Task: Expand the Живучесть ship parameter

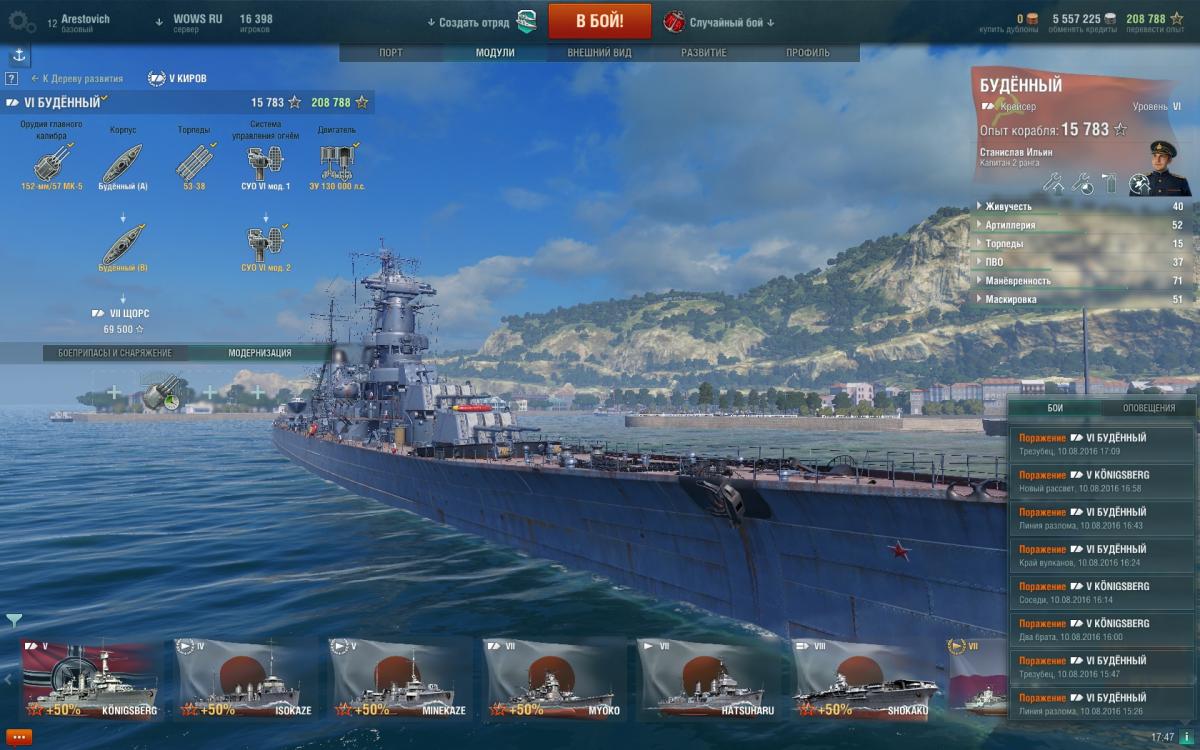Action: [1010, 207]
